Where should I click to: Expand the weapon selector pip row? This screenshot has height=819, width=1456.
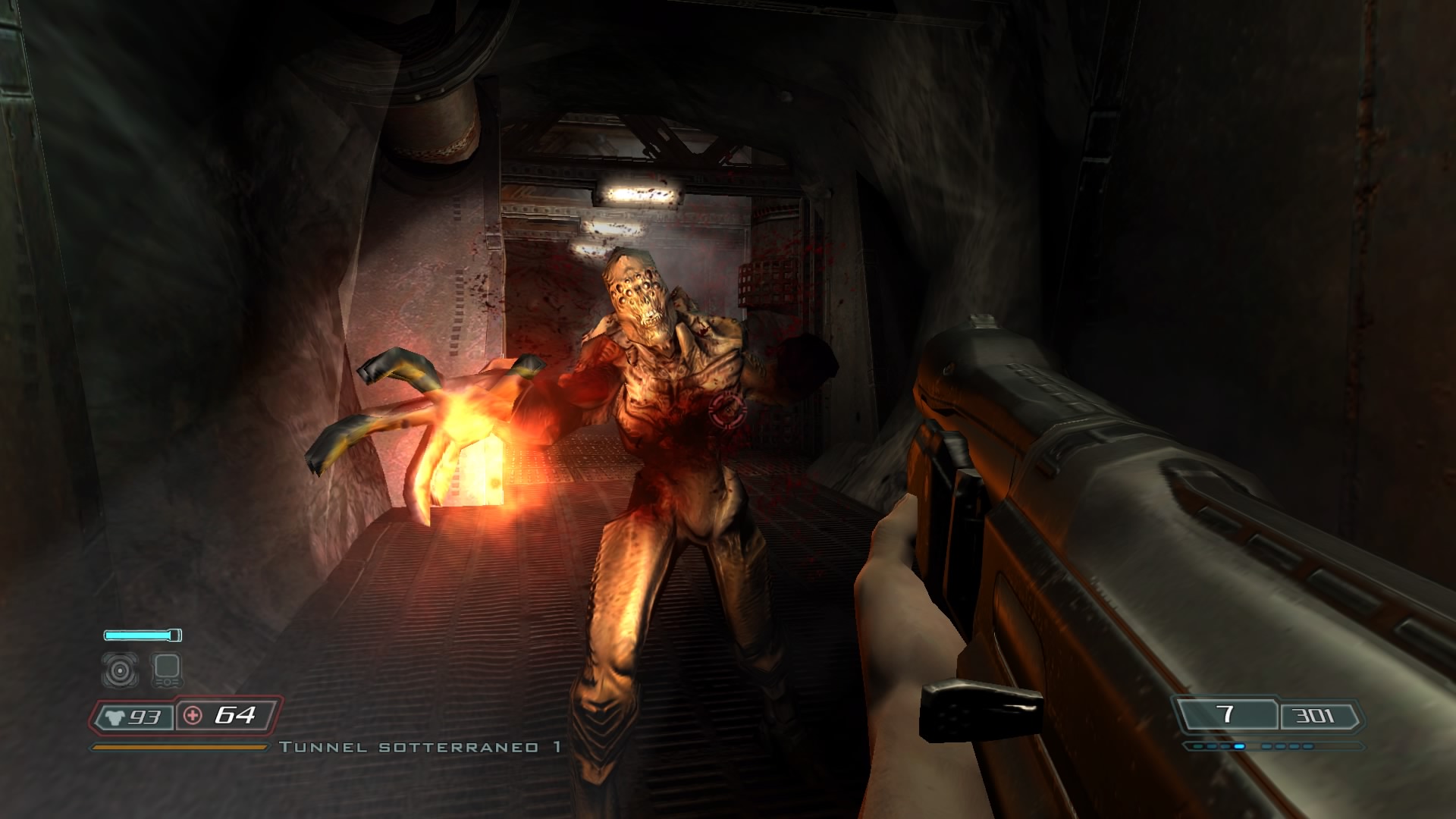(x=1274, y=746)
